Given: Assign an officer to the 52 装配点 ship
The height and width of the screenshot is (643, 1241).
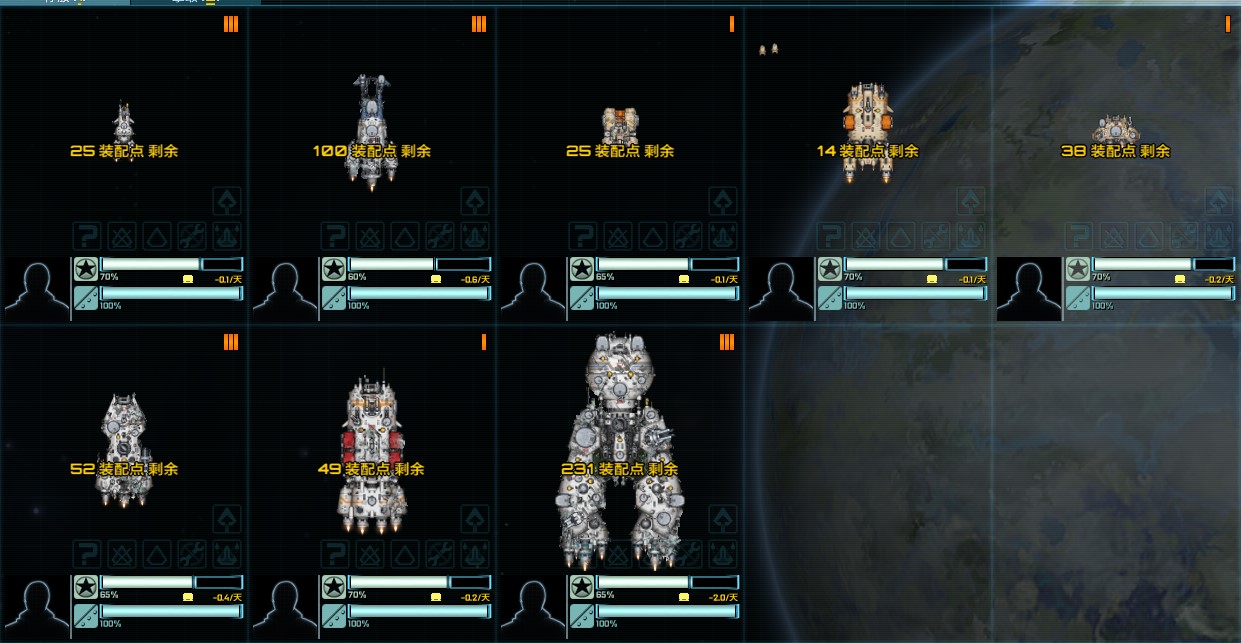Looking at the screenshot, I should pyautogui.click(x=36, y=607).
